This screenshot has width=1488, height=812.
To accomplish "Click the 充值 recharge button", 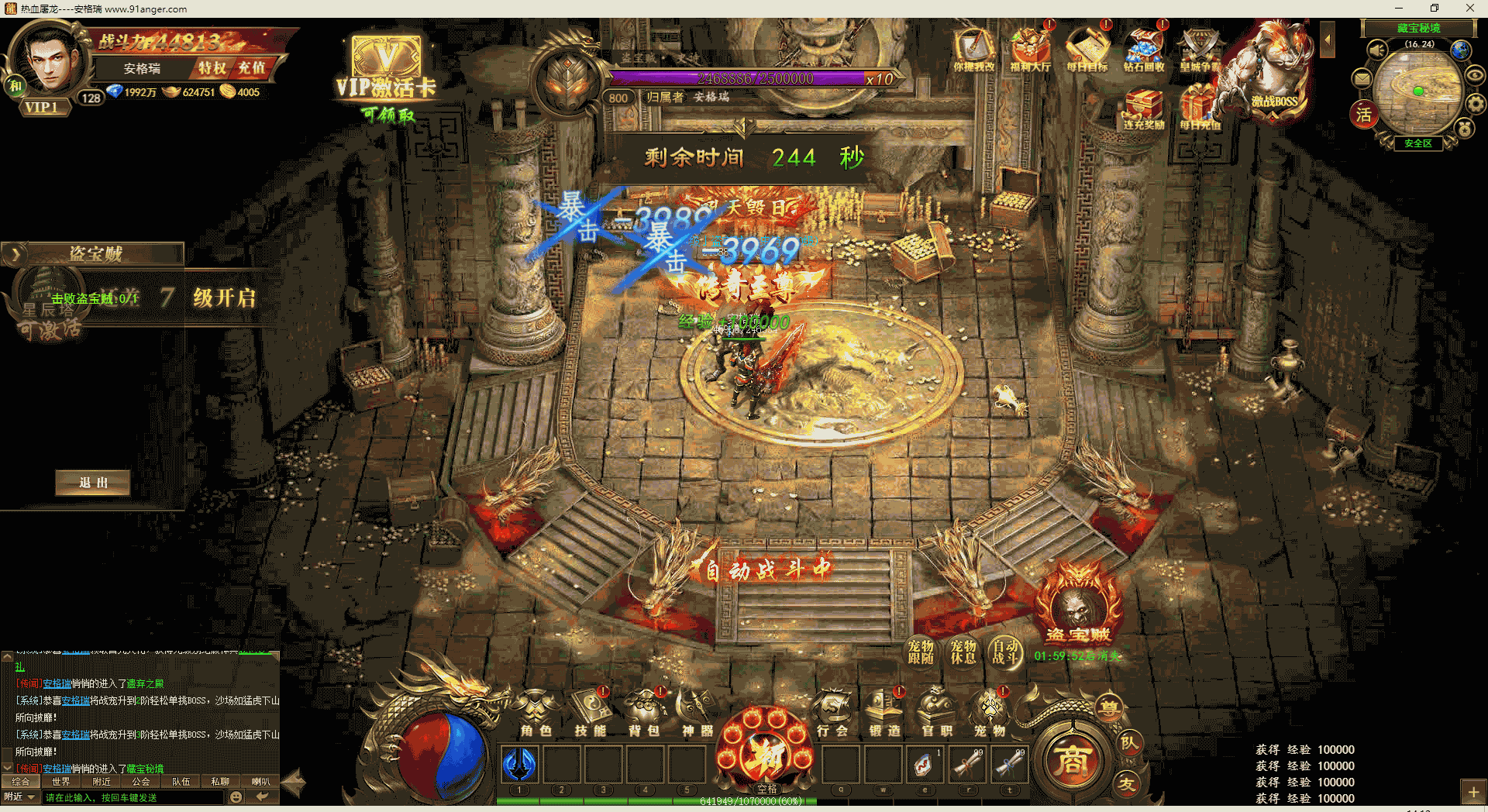I will [x=251, y=68].
